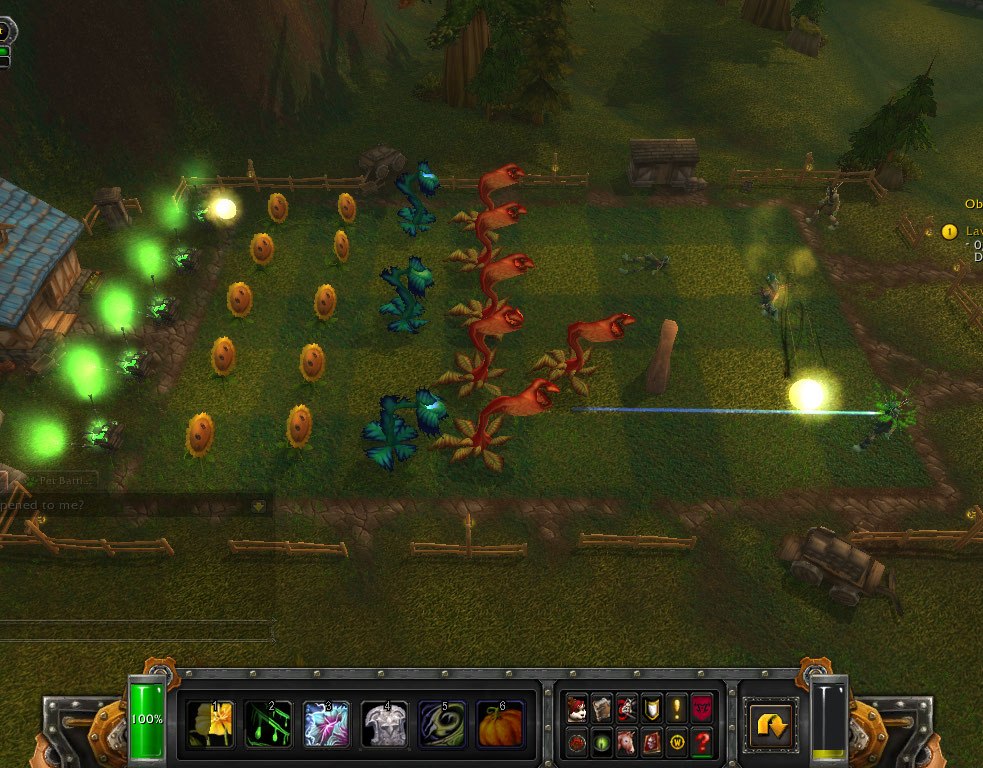Click the chat scroll-to-bottom arrow button
The height and width of the screenshot is (768, 983).
point(258,506)
